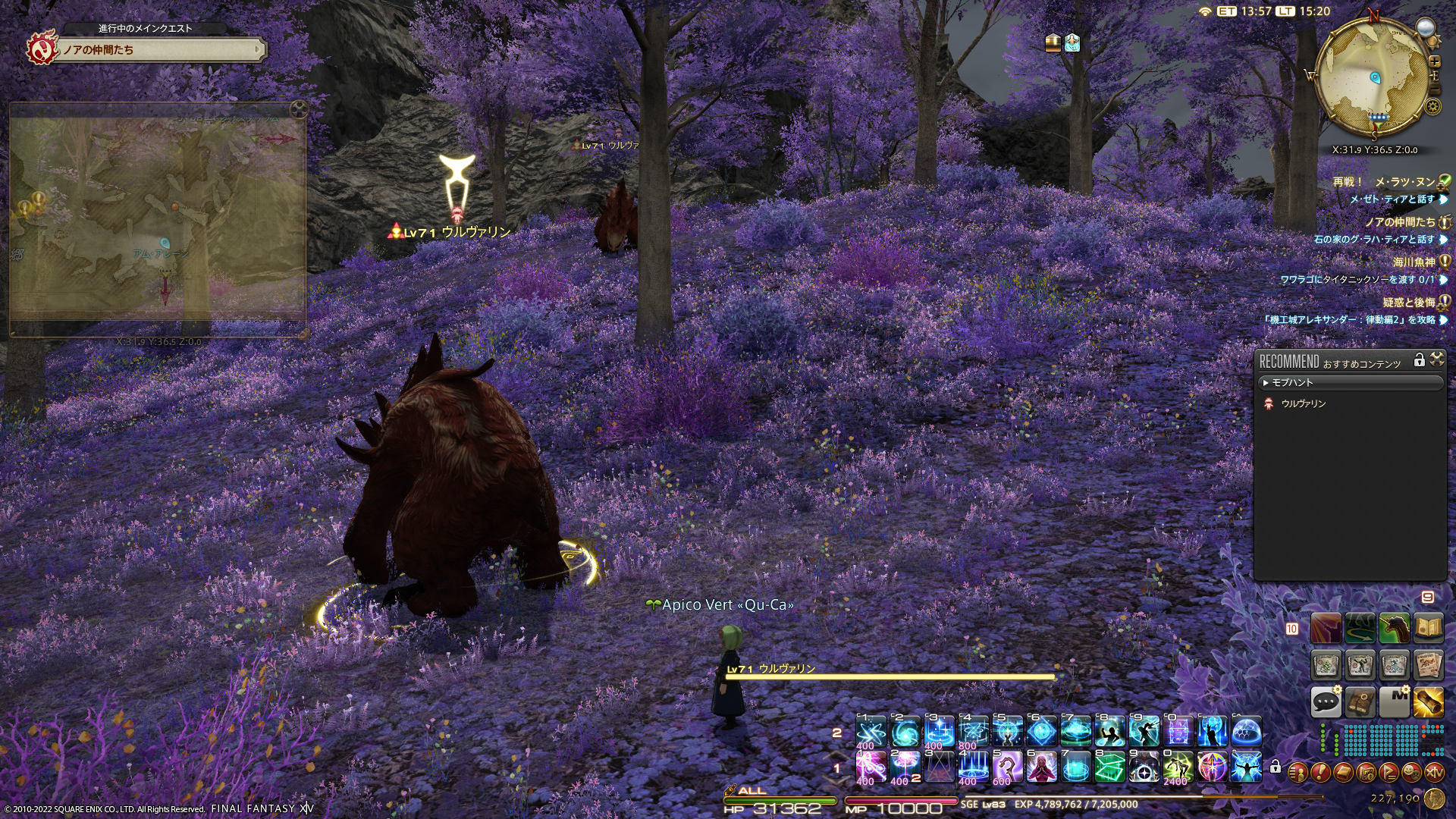Select the 疑惑と後悔 quest in the tracker

1408,303
